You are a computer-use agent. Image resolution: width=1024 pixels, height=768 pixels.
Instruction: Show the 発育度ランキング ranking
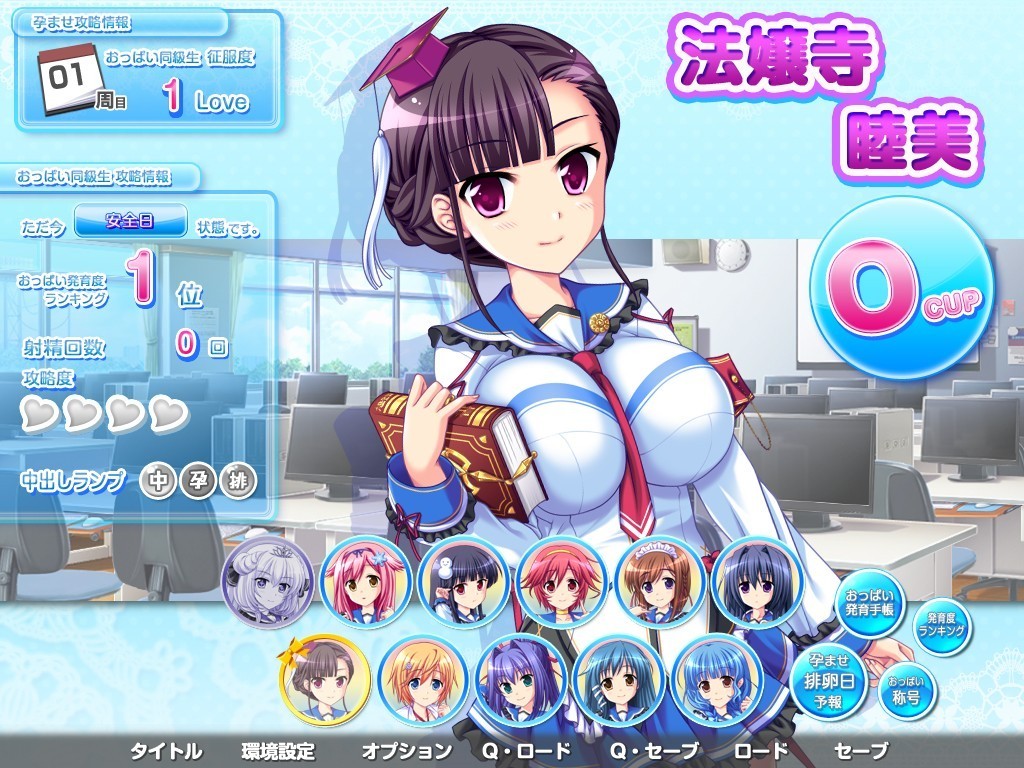click(944, 626)
